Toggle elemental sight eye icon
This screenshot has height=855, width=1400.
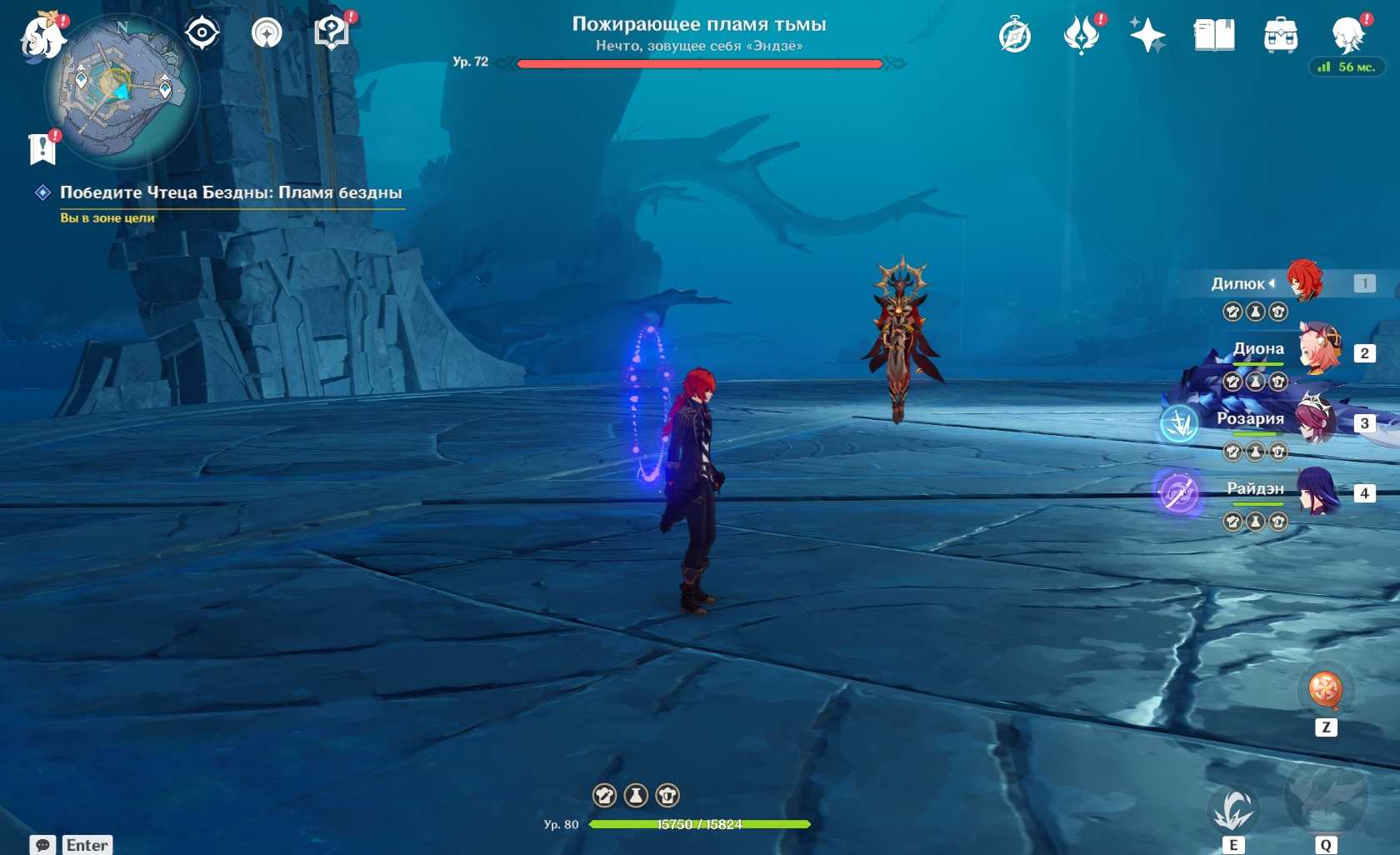tap(202, 33)
